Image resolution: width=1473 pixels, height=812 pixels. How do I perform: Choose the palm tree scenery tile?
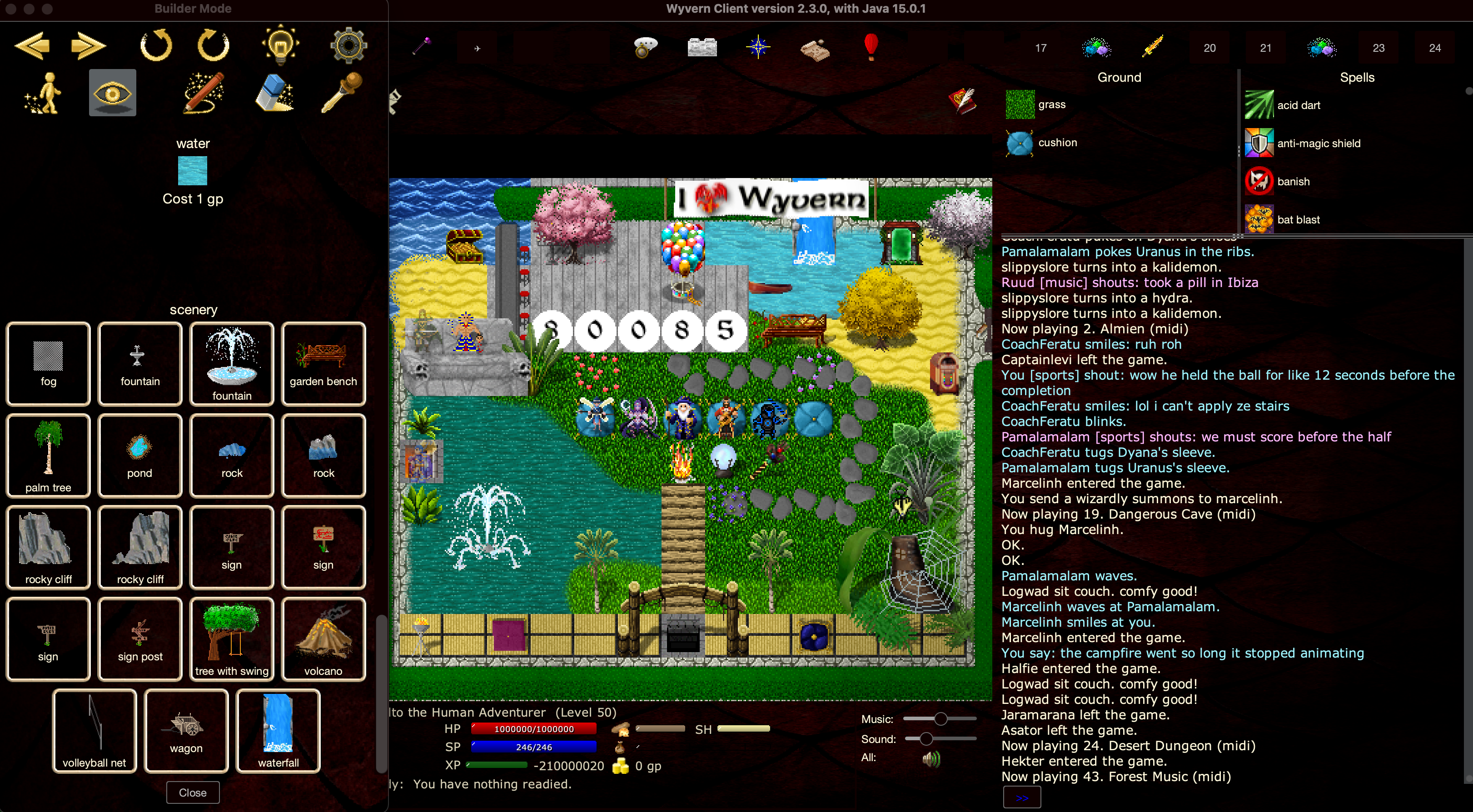(48, 456)
